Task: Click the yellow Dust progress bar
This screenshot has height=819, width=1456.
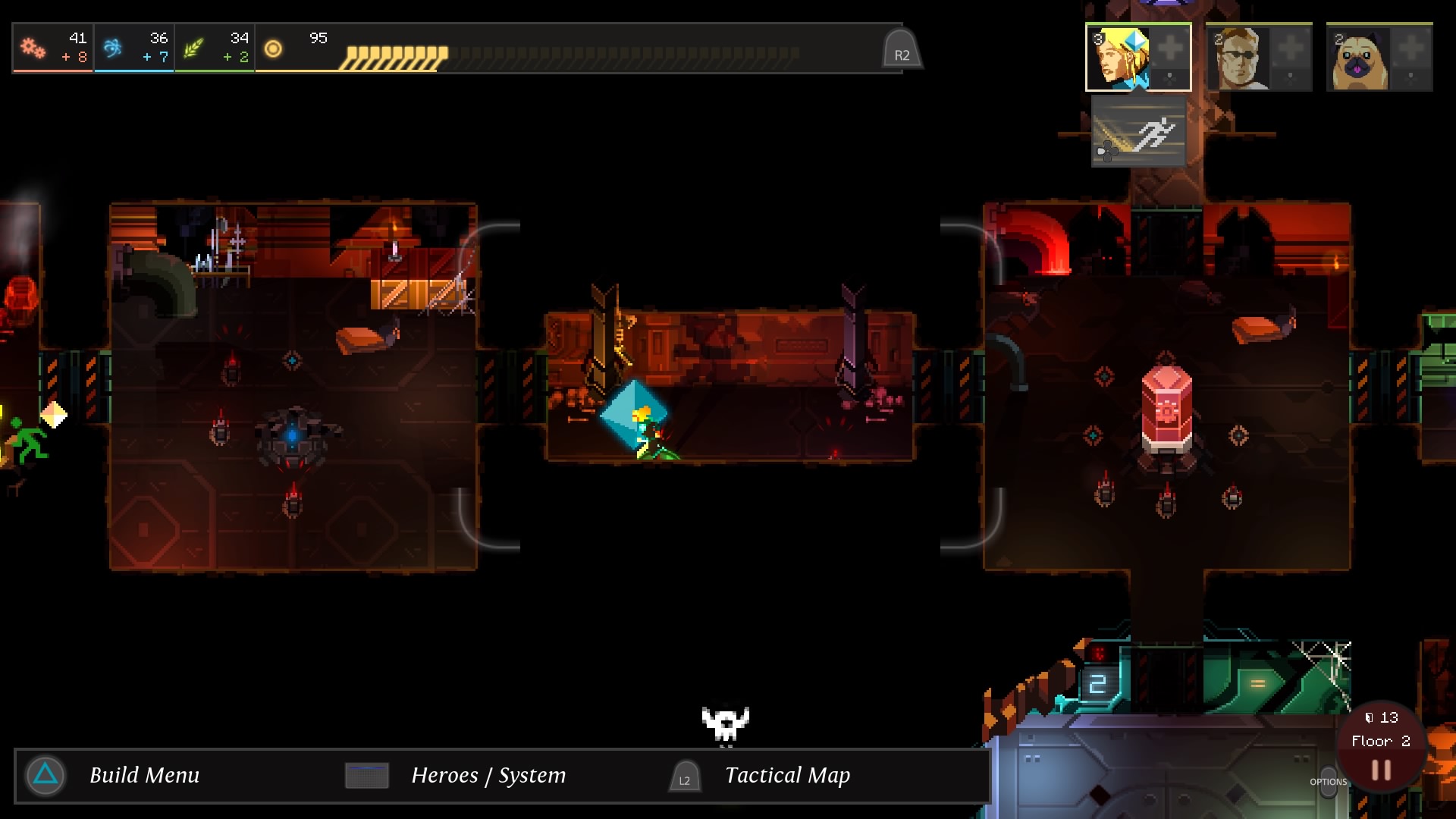Action: coord(394,55)
